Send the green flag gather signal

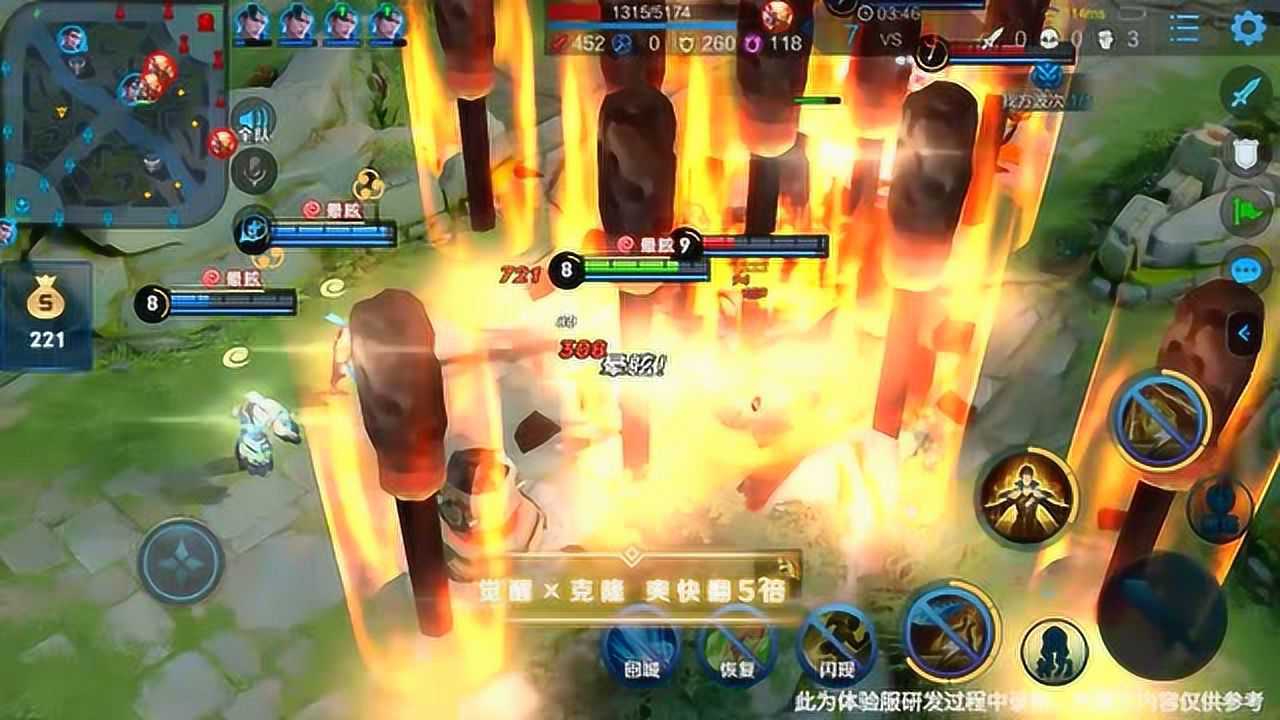pyautogui.click(x=1245, y=210)
